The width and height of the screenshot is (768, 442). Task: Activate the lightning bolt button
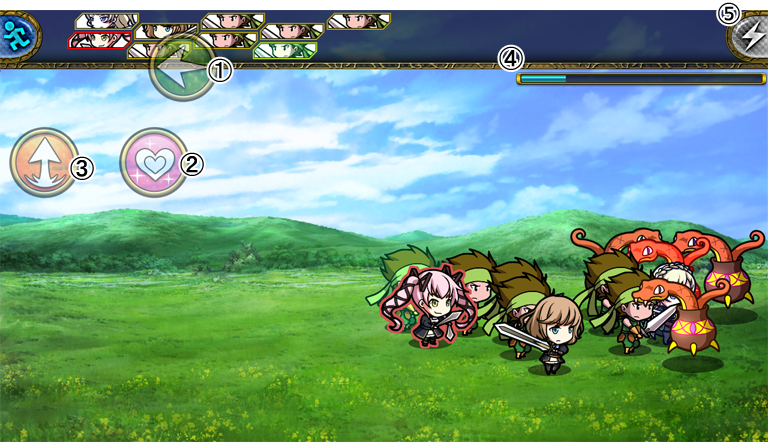[748, 38]
